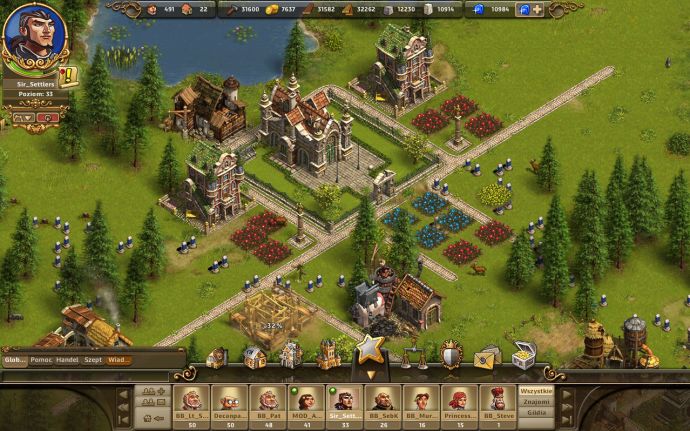Open the Sir_Settlers player avatar portrait

pos(27,34)
